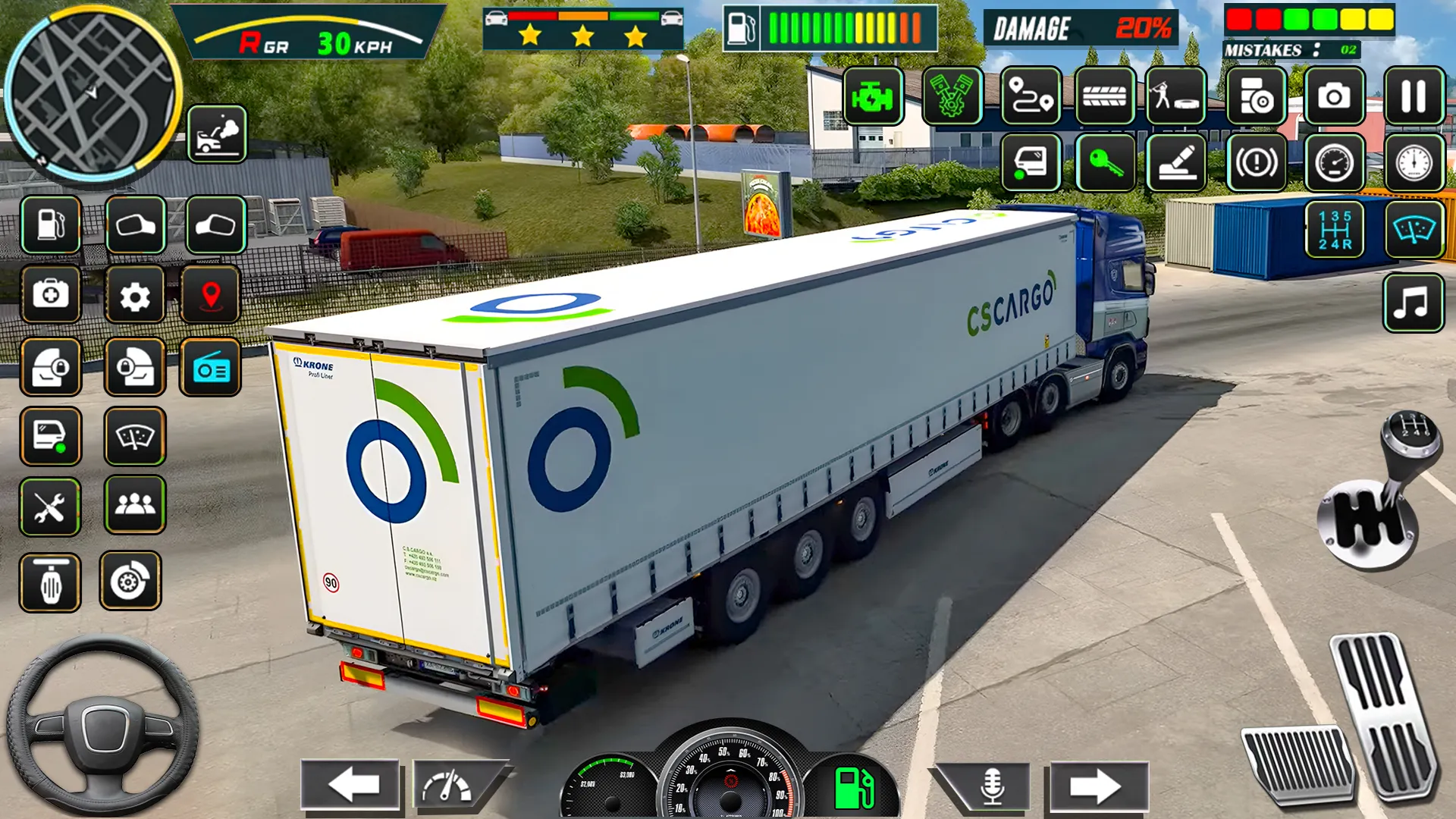Take a screenshot with the camera icon
Screen dimensions: 1456x819
[x=1335, y=97]
